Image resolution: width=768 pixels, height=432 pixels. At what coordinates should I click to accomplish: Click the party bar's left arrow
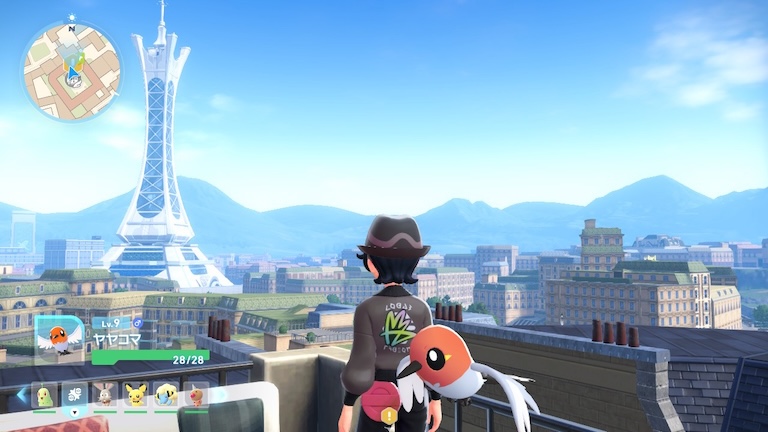pos(21,396)
